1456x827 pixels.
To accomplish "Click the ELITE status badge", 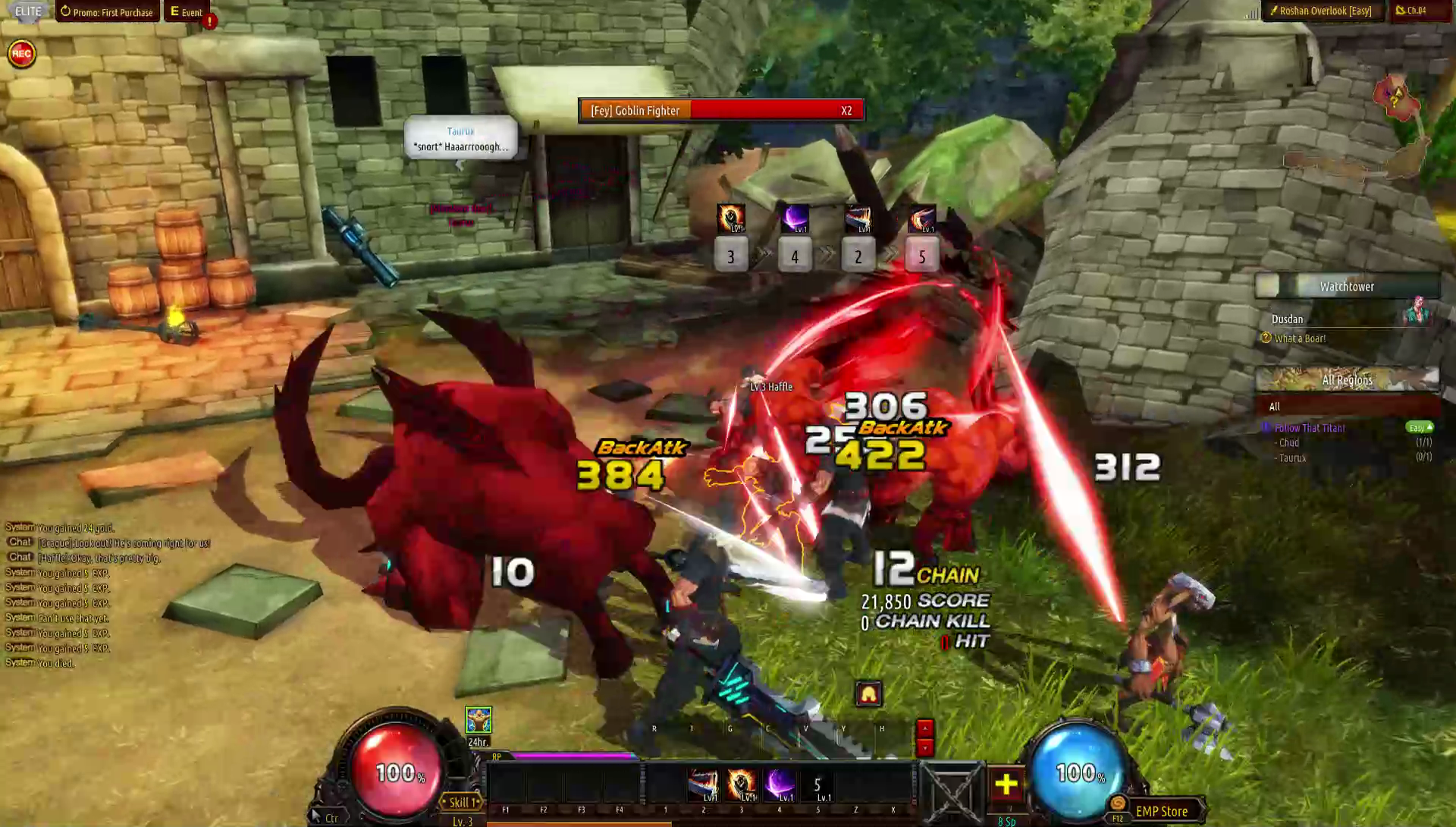I will (28, 11).
